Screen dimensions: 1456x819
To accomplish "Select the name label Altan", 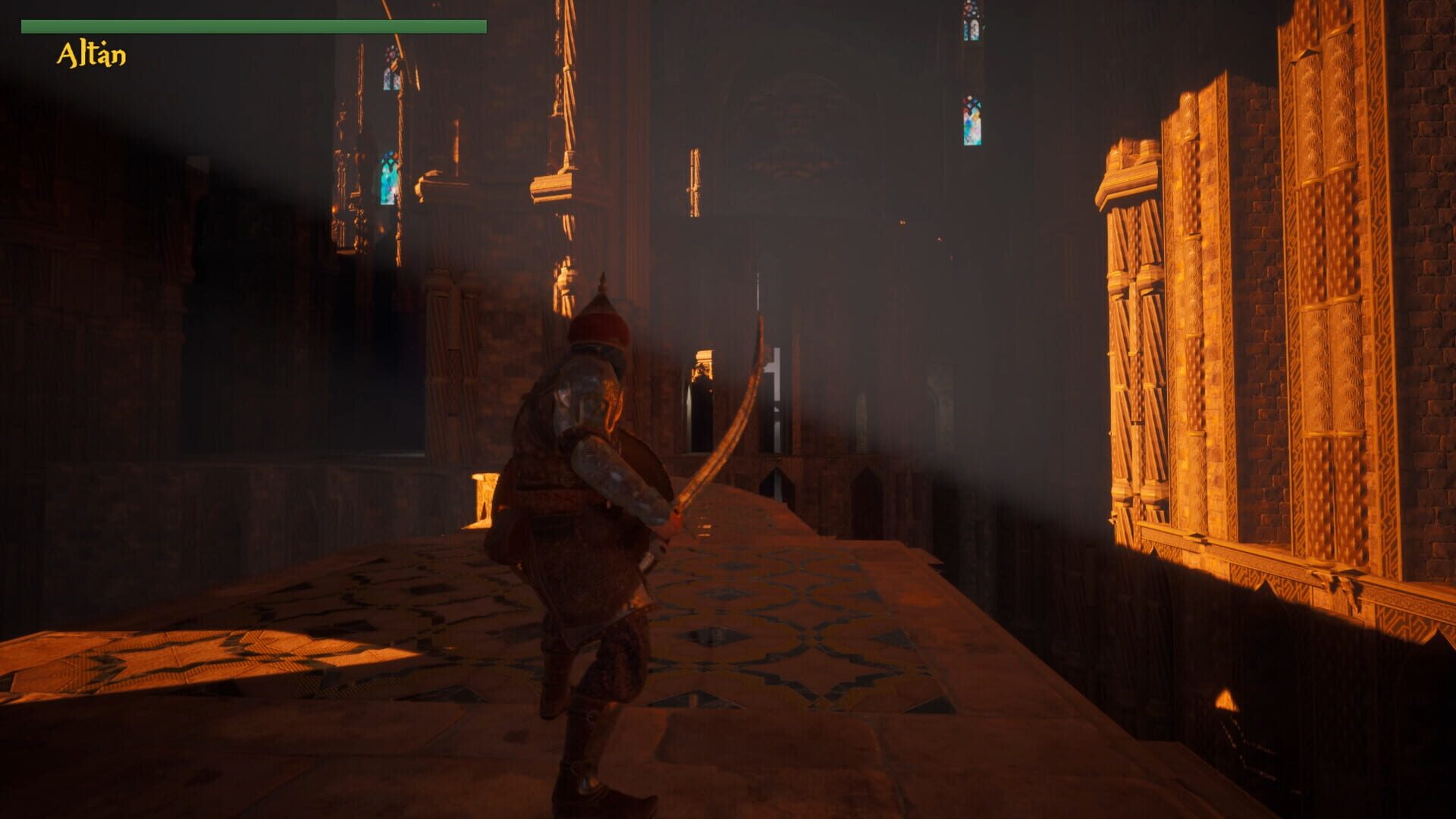I will pyautogui.click(x=89, y=53).
